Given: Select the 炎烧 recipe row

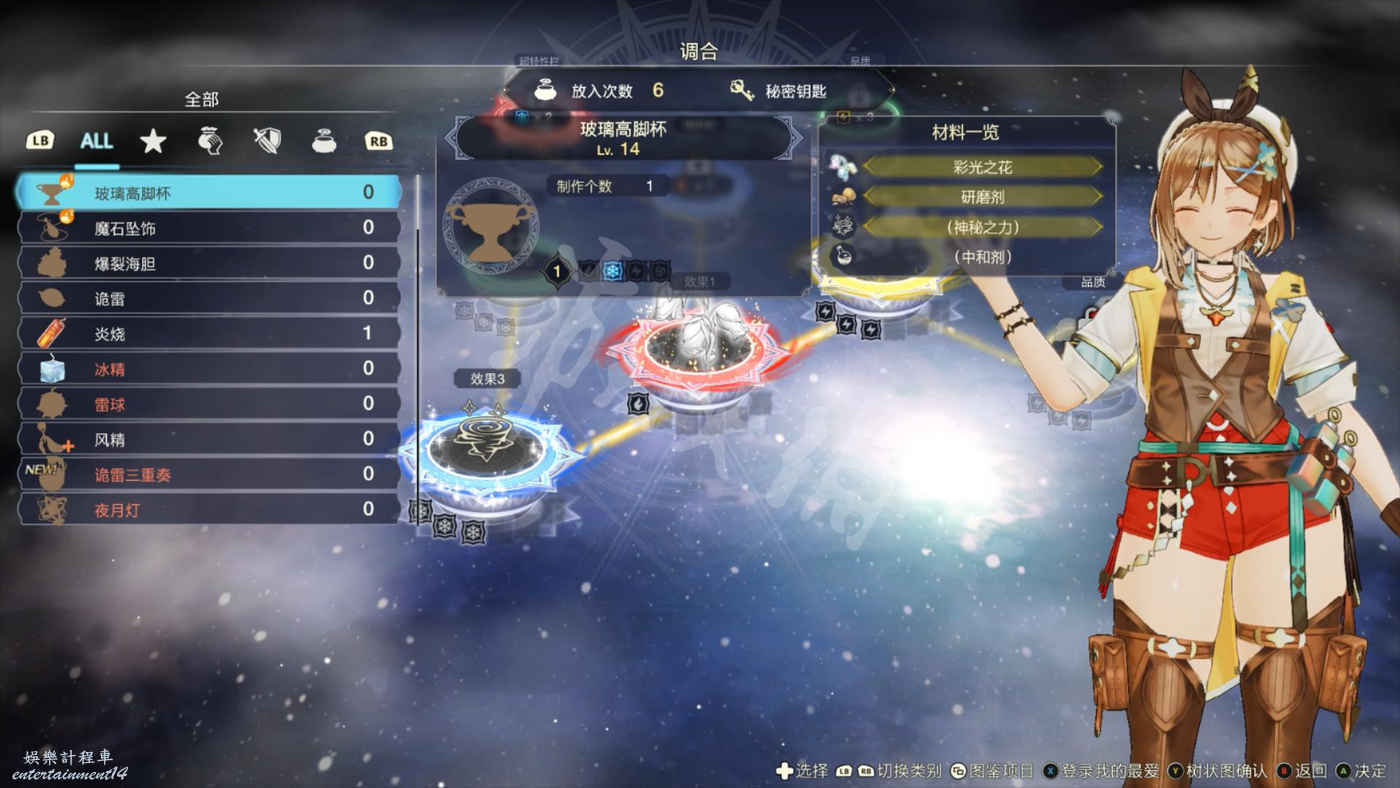Looking at the screenshot, I should 210,333.
